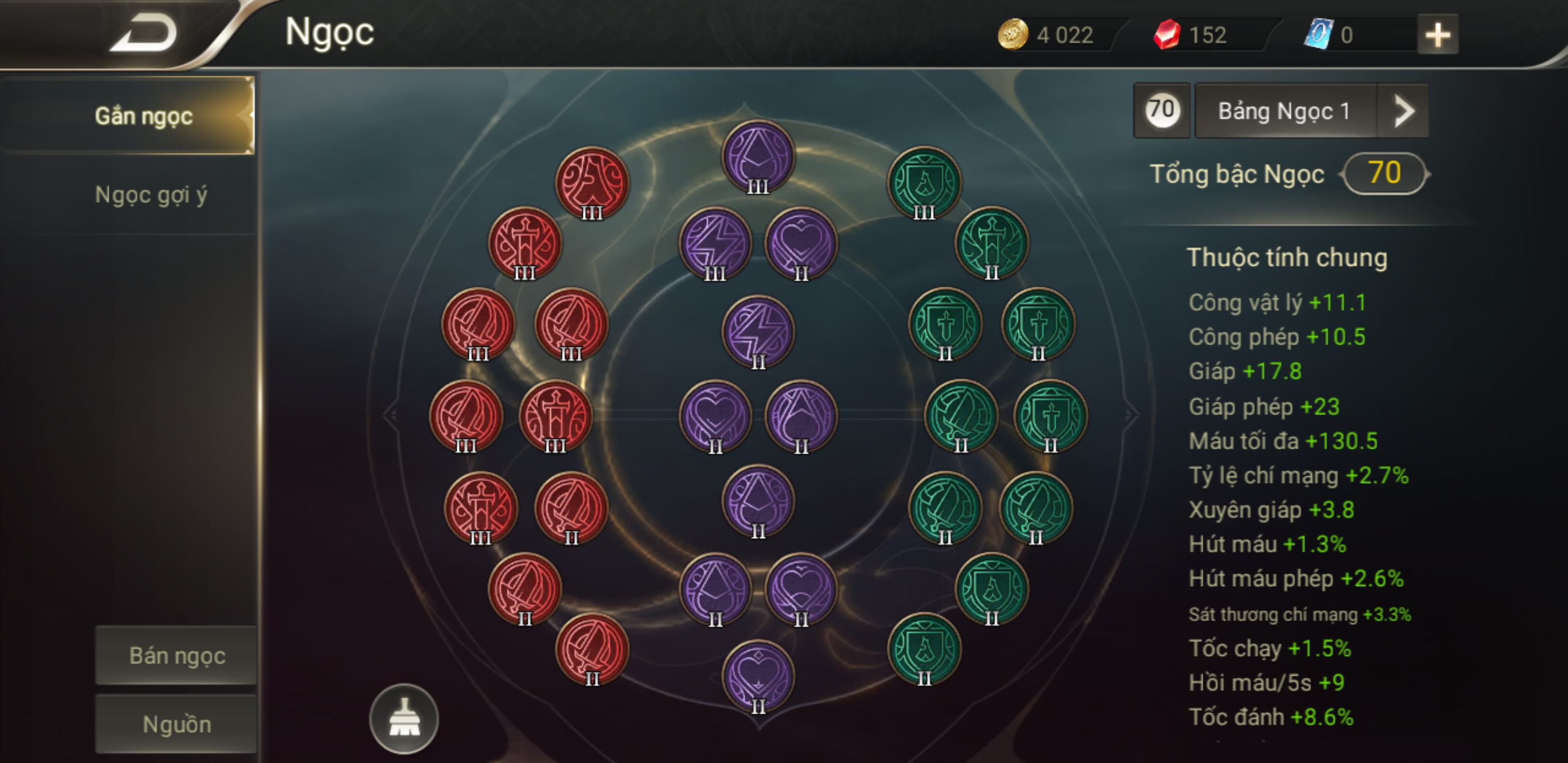Select the topmost green shield gem

point(924,182)
